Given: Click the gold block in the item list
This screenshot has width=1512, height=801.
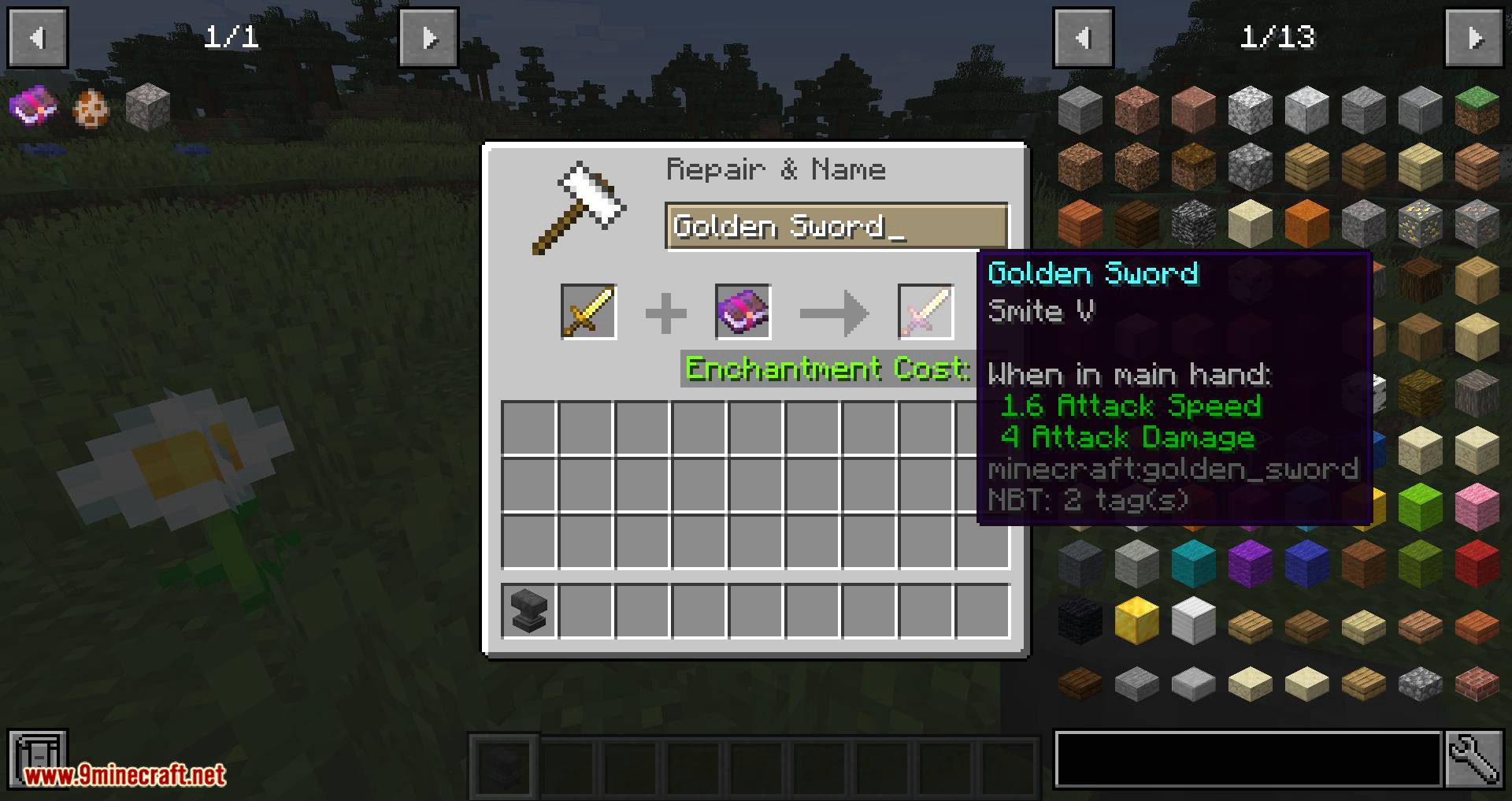Looking at the screenshot, I should (1136, 619).
